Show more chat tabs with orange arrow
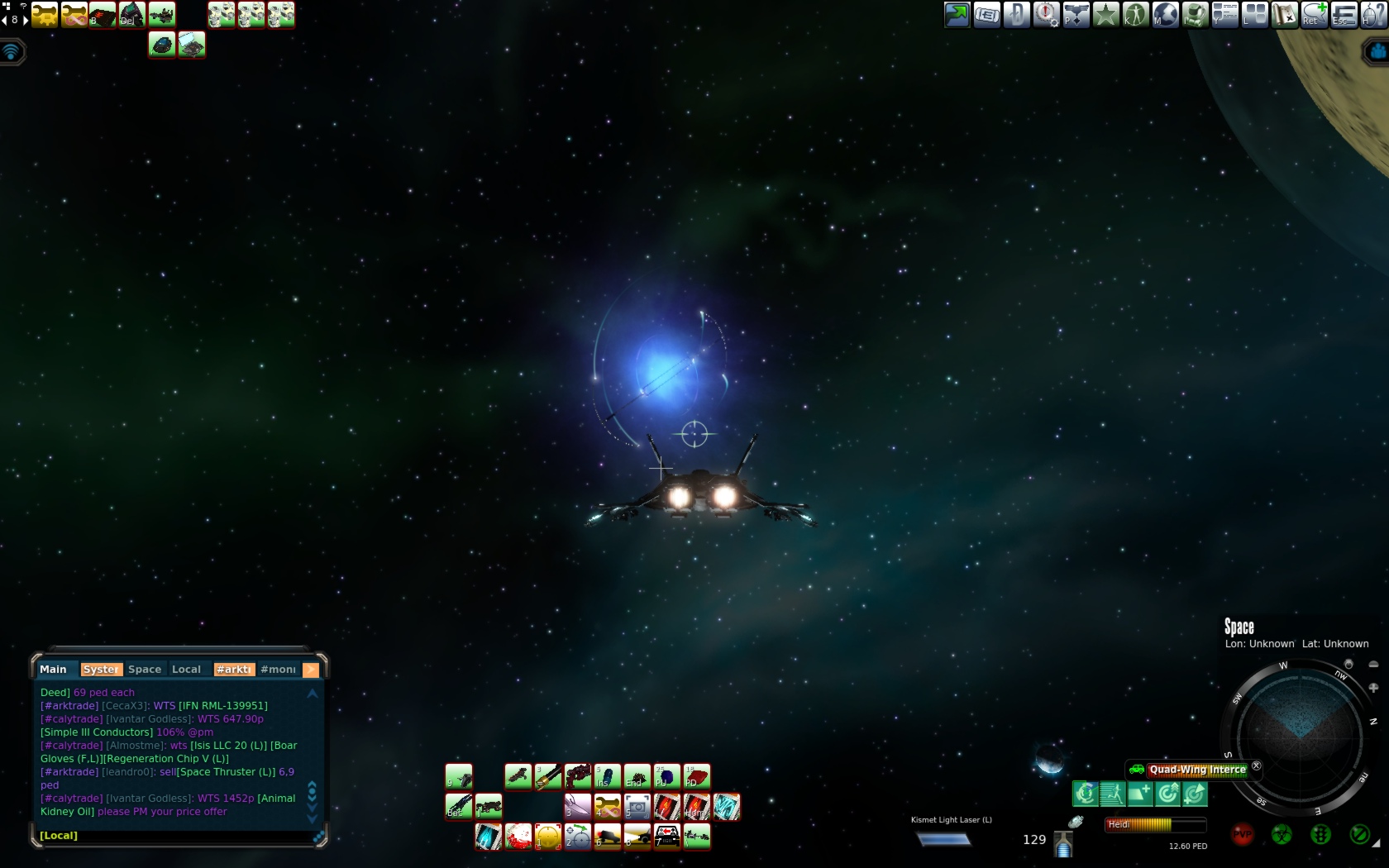Image resolution: width=1389 pixels, height=868 pixels. click(311, 670)
